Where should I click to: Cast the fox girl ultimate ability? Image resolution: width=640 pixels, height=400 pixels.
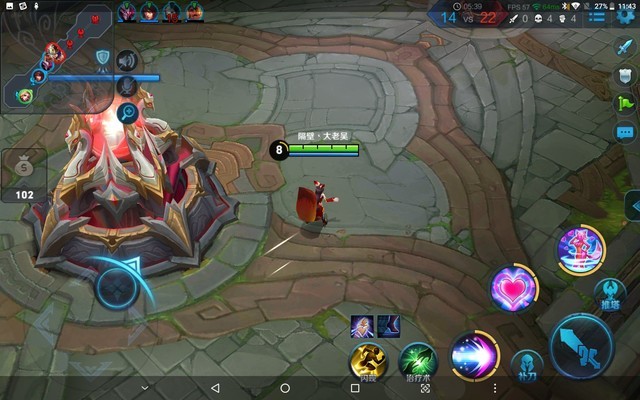pos(580,248)
